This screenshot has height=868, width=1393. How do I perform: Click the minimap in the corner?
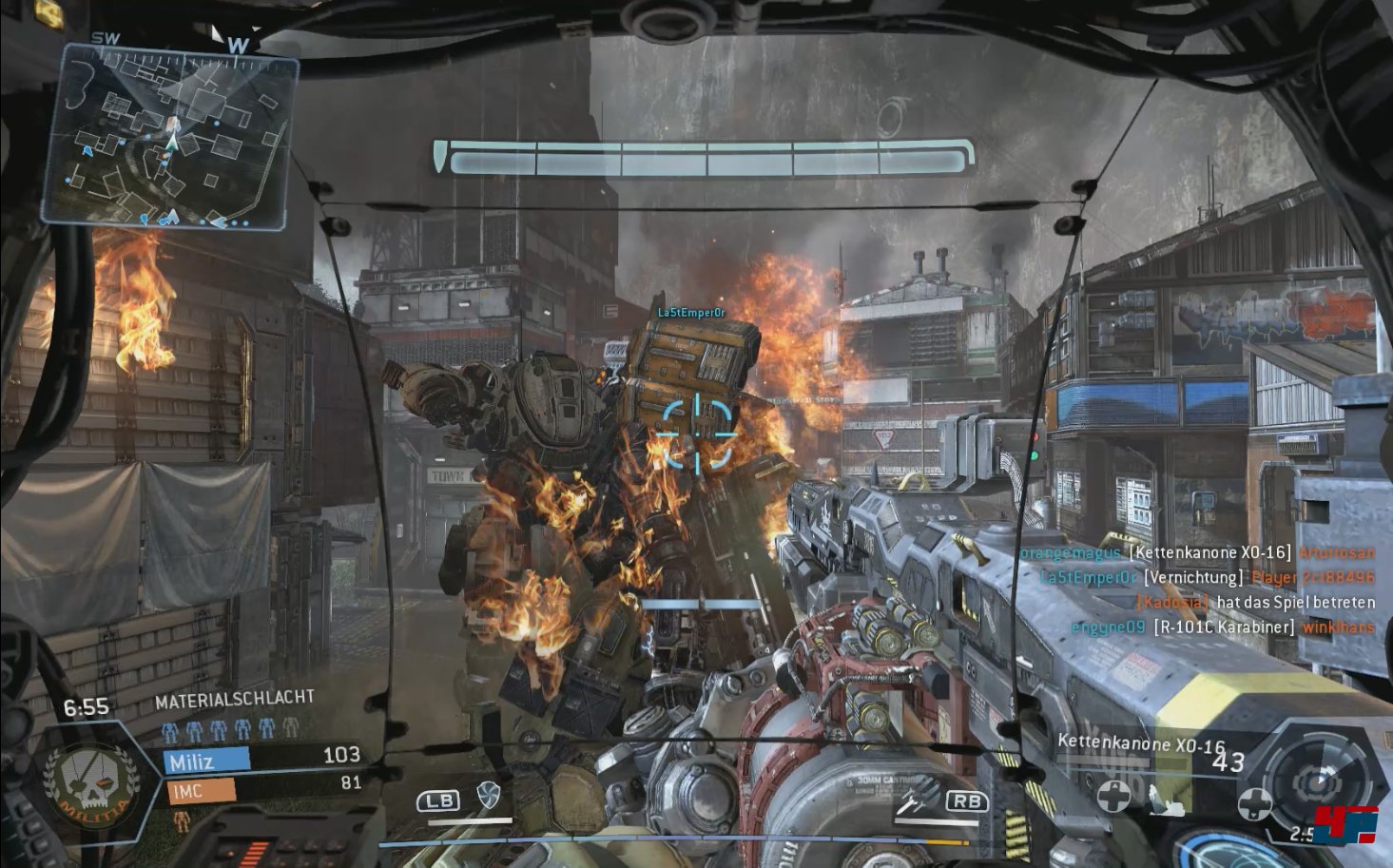pyautogui.click(x=169, y=138)
